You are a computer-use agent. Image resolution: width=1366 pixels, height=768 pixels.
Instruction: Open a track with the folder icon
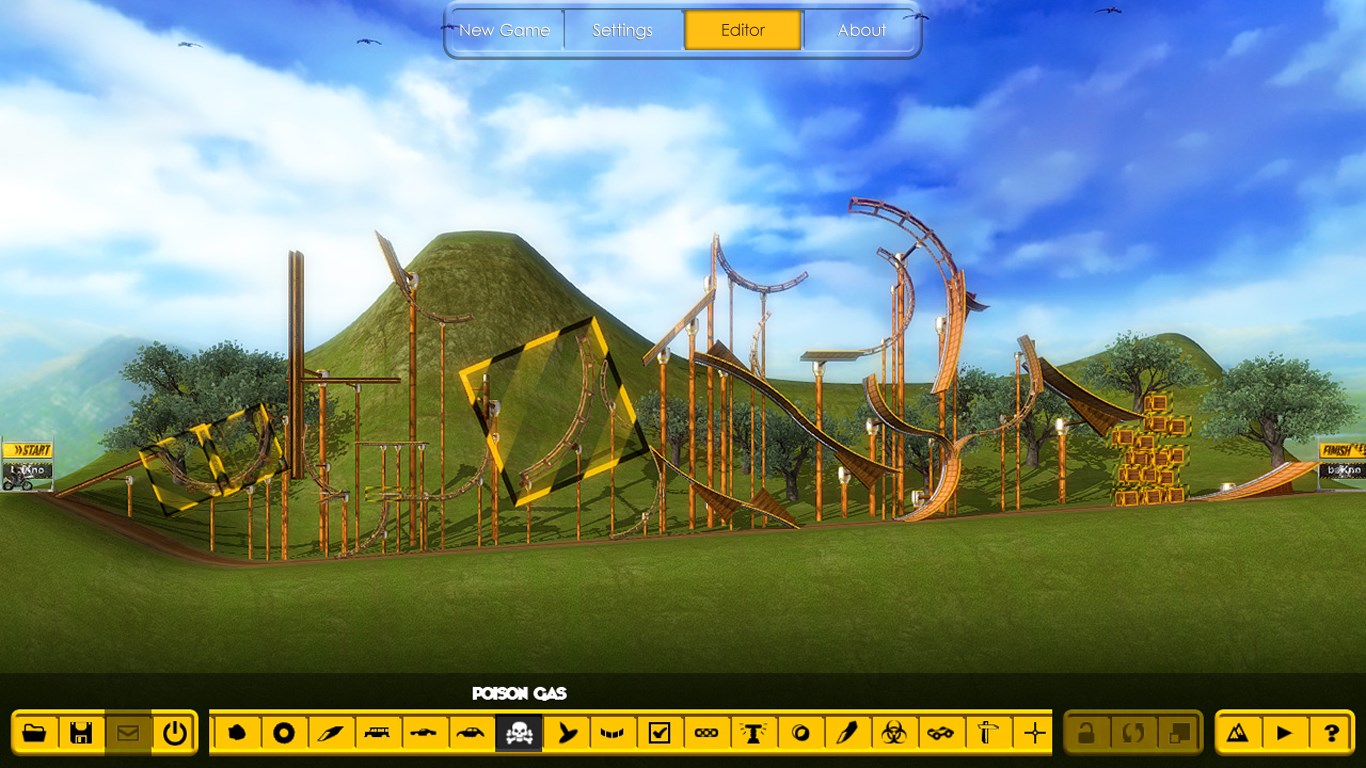[34, 733]
